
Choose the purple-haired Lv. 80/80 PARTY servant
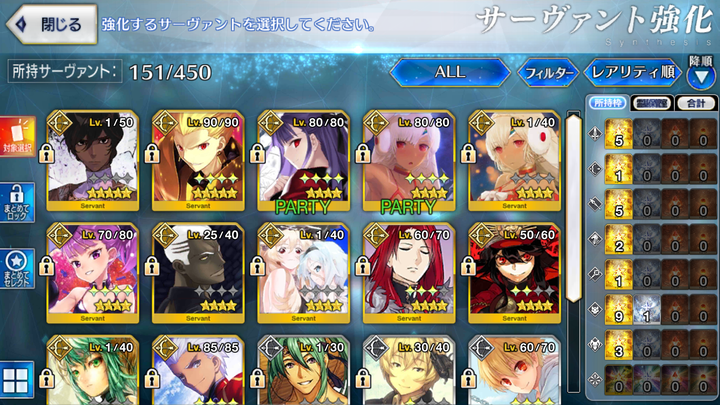point(301,158)
